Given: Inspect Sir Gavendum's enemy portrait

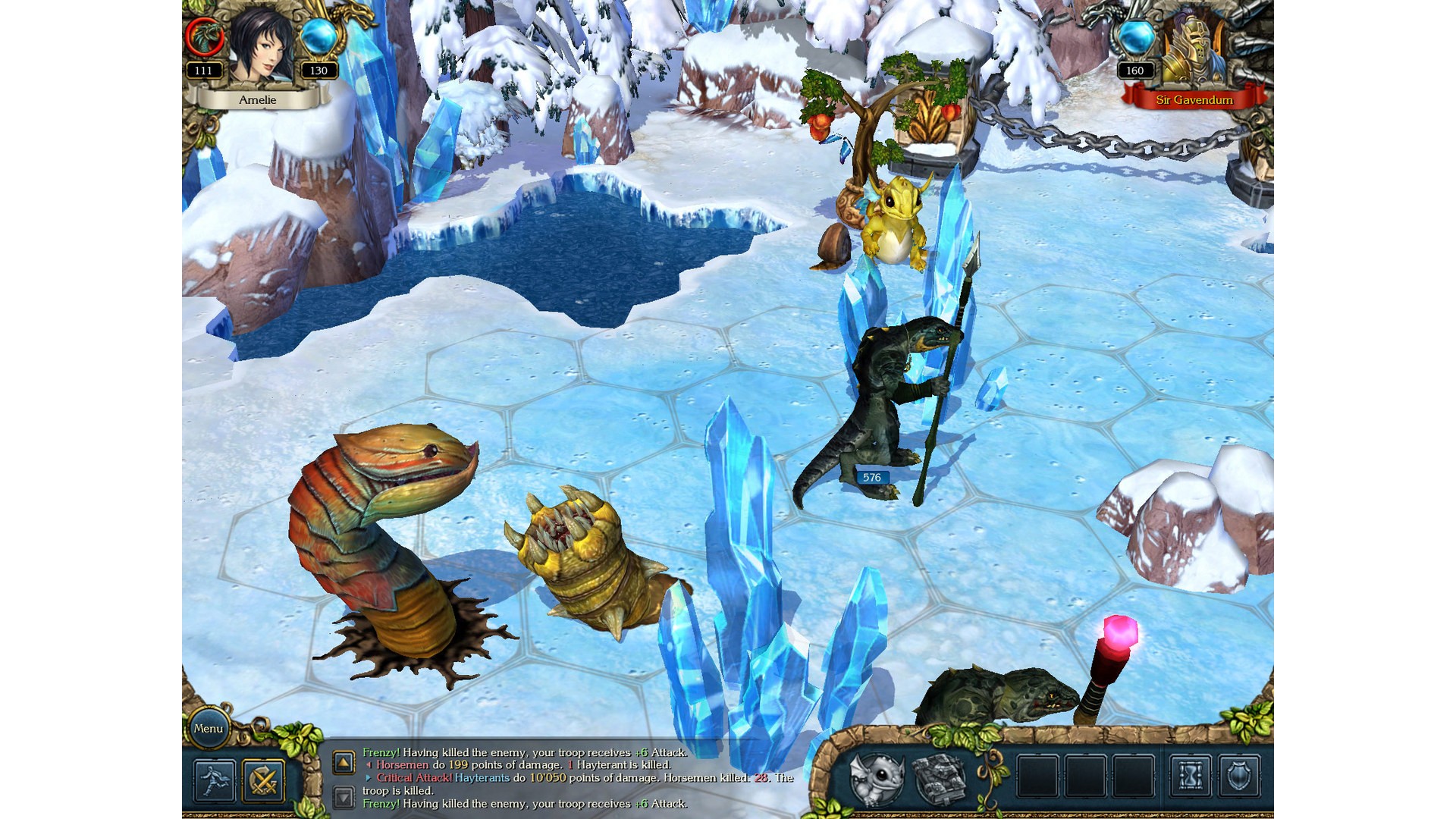Looking at the screenshot, I should [1194, 50].
